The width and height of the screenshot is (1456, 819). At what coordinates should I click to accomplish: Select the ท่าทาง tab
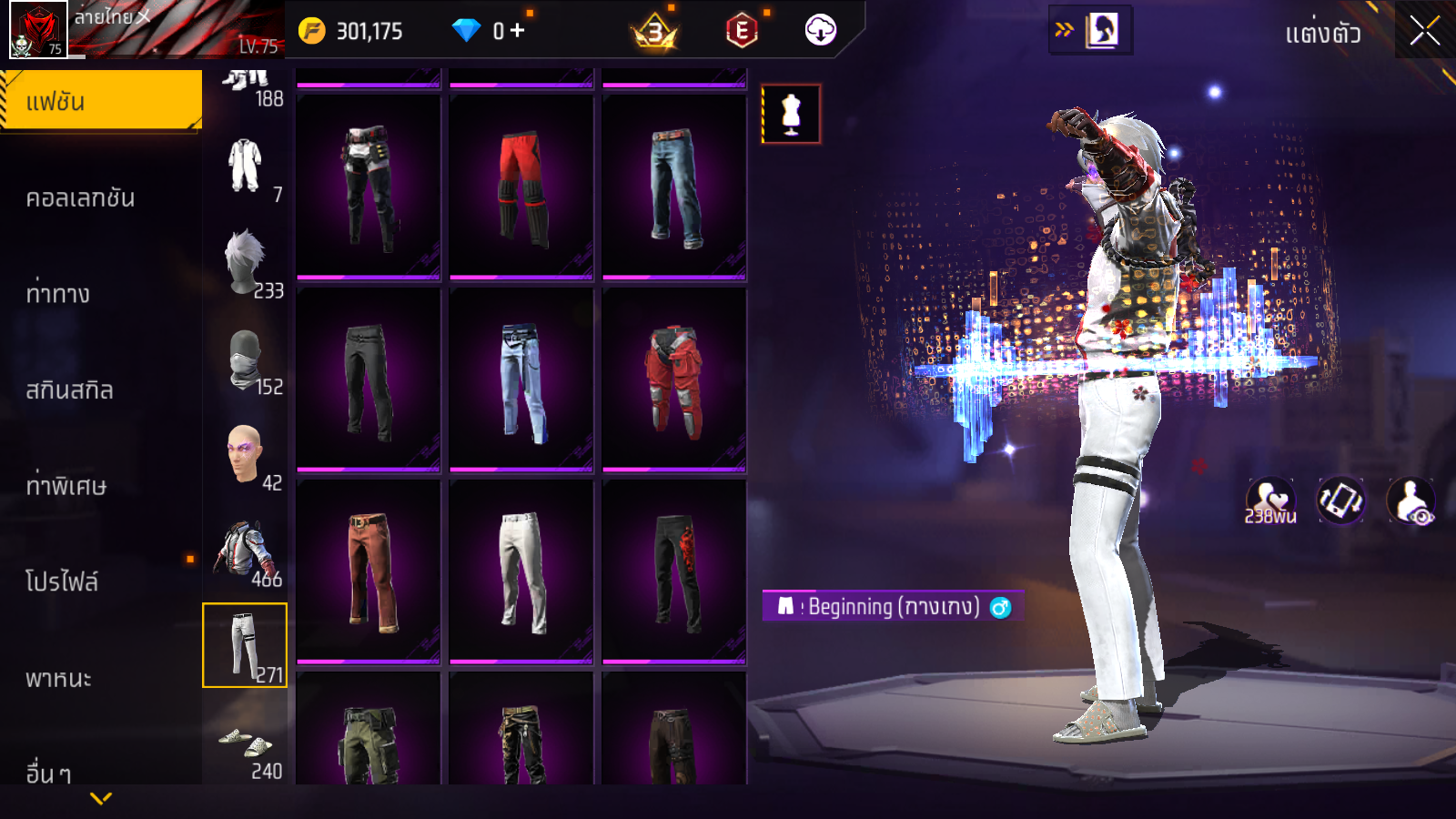click(x=58, y=294)
